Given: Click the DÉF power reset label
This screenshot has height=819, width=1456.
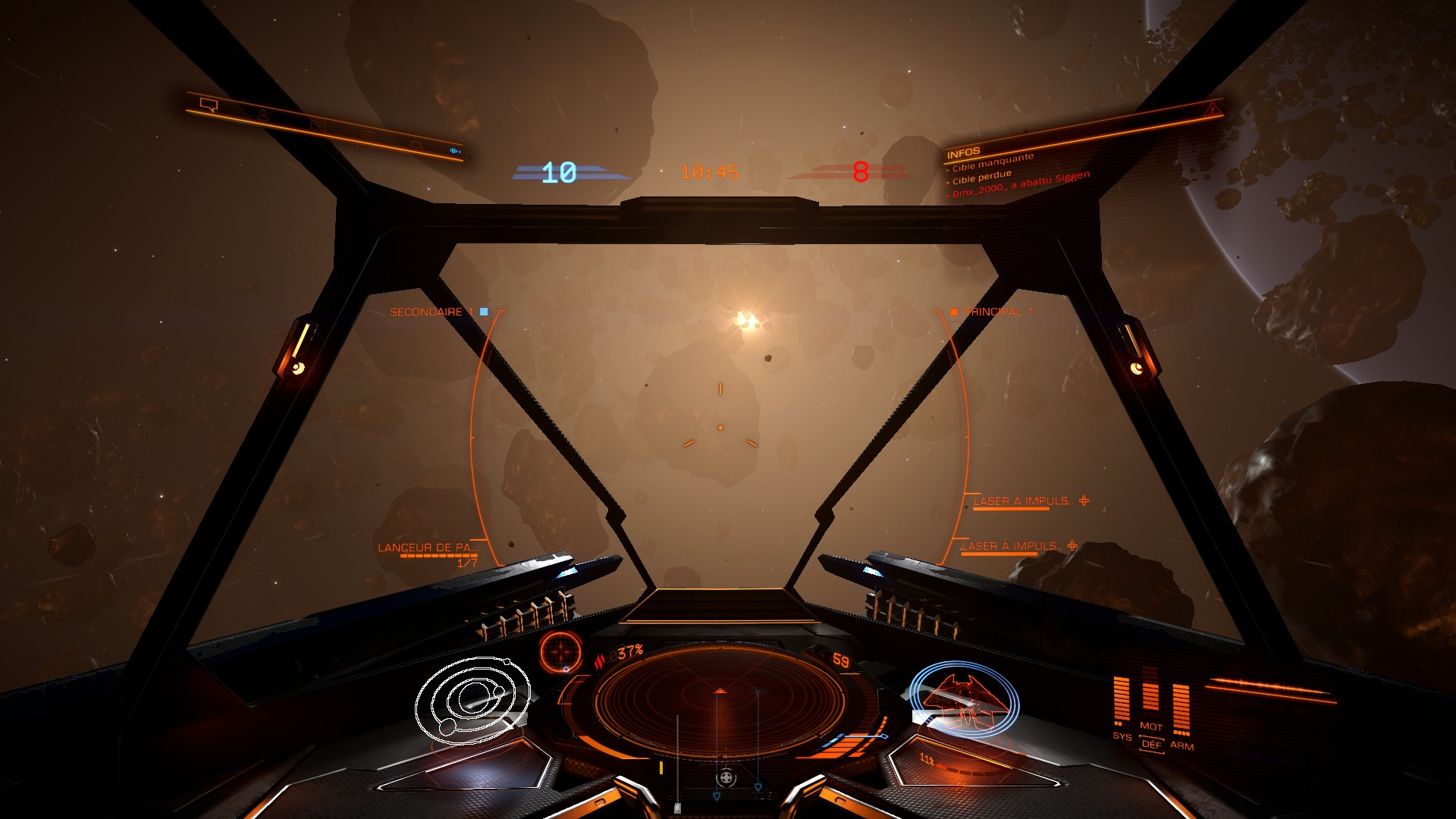Looking at the screenshot, I should coord(1151,745).
